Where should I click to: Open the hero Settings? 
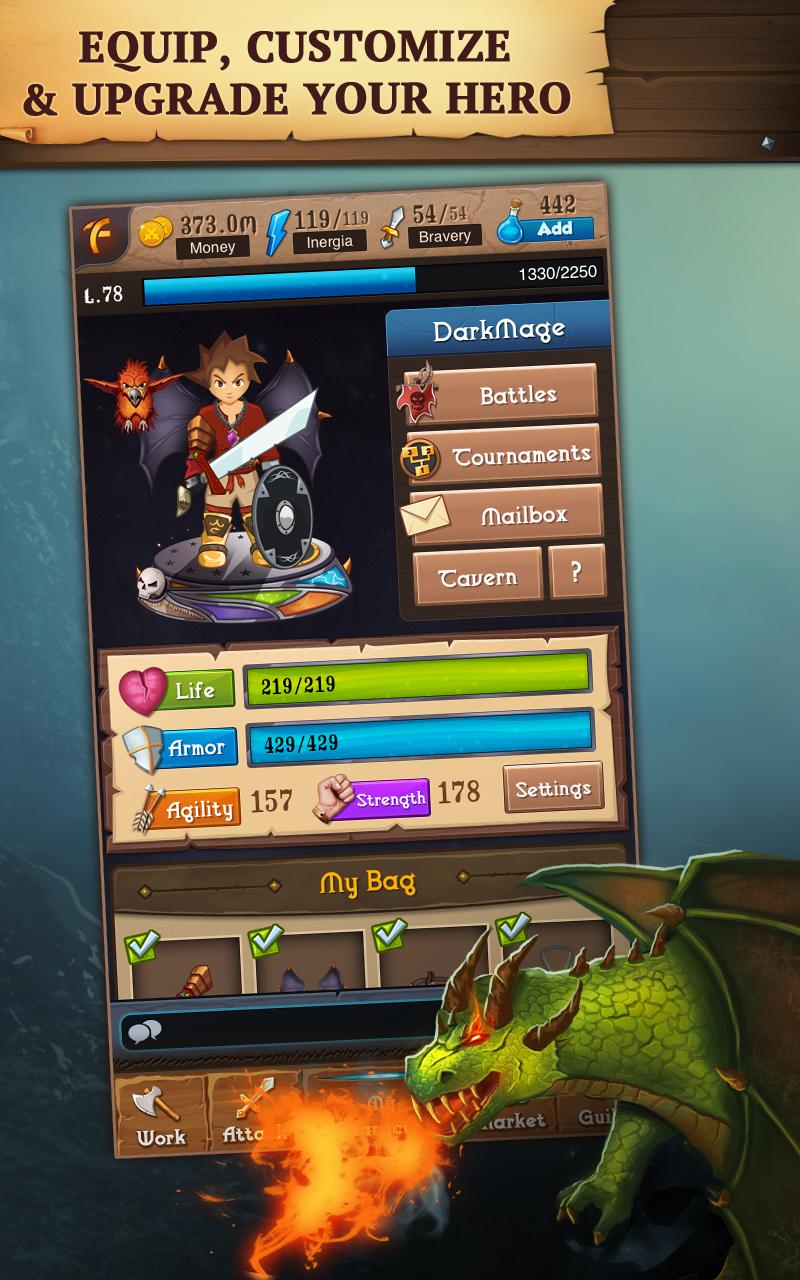coord(553,789)
